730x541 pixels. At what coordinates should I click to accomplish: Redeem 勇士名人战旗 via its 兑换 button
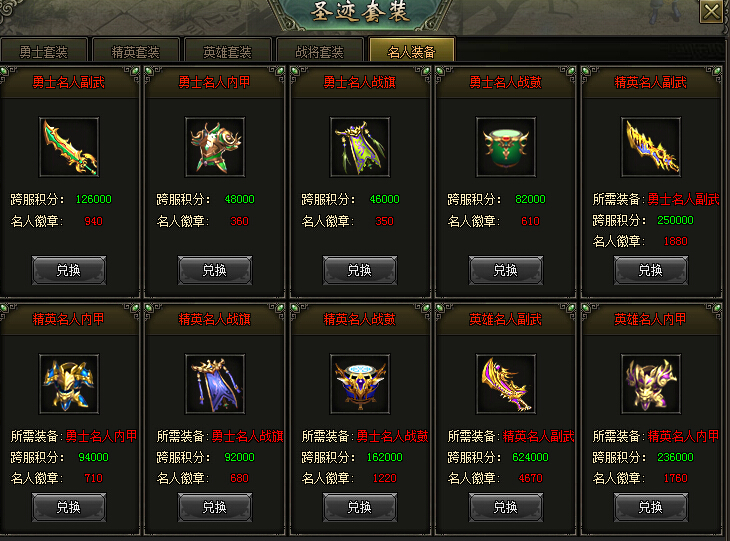(360, 270)
